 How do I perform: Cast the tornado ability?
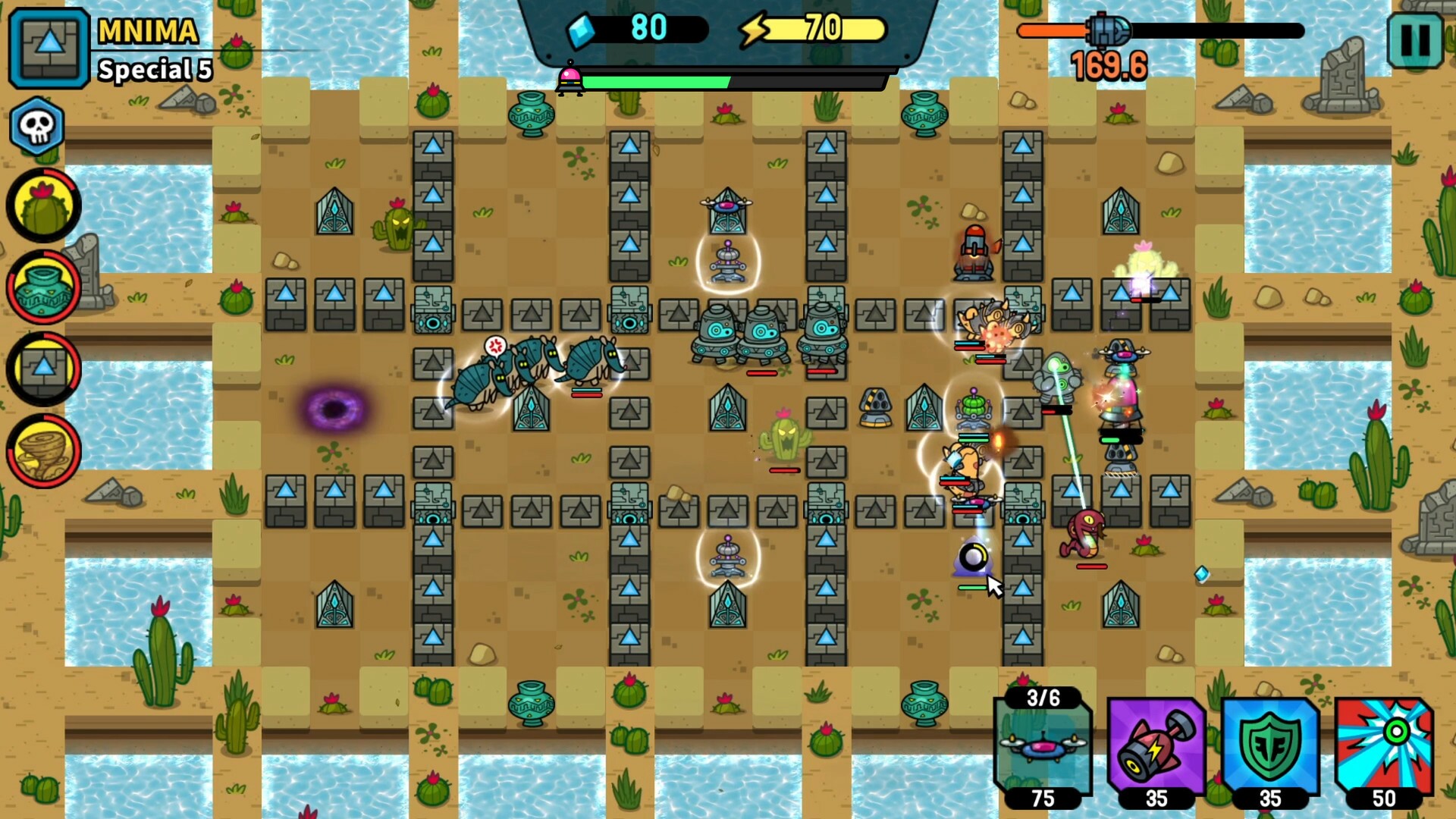coord(43,450)
